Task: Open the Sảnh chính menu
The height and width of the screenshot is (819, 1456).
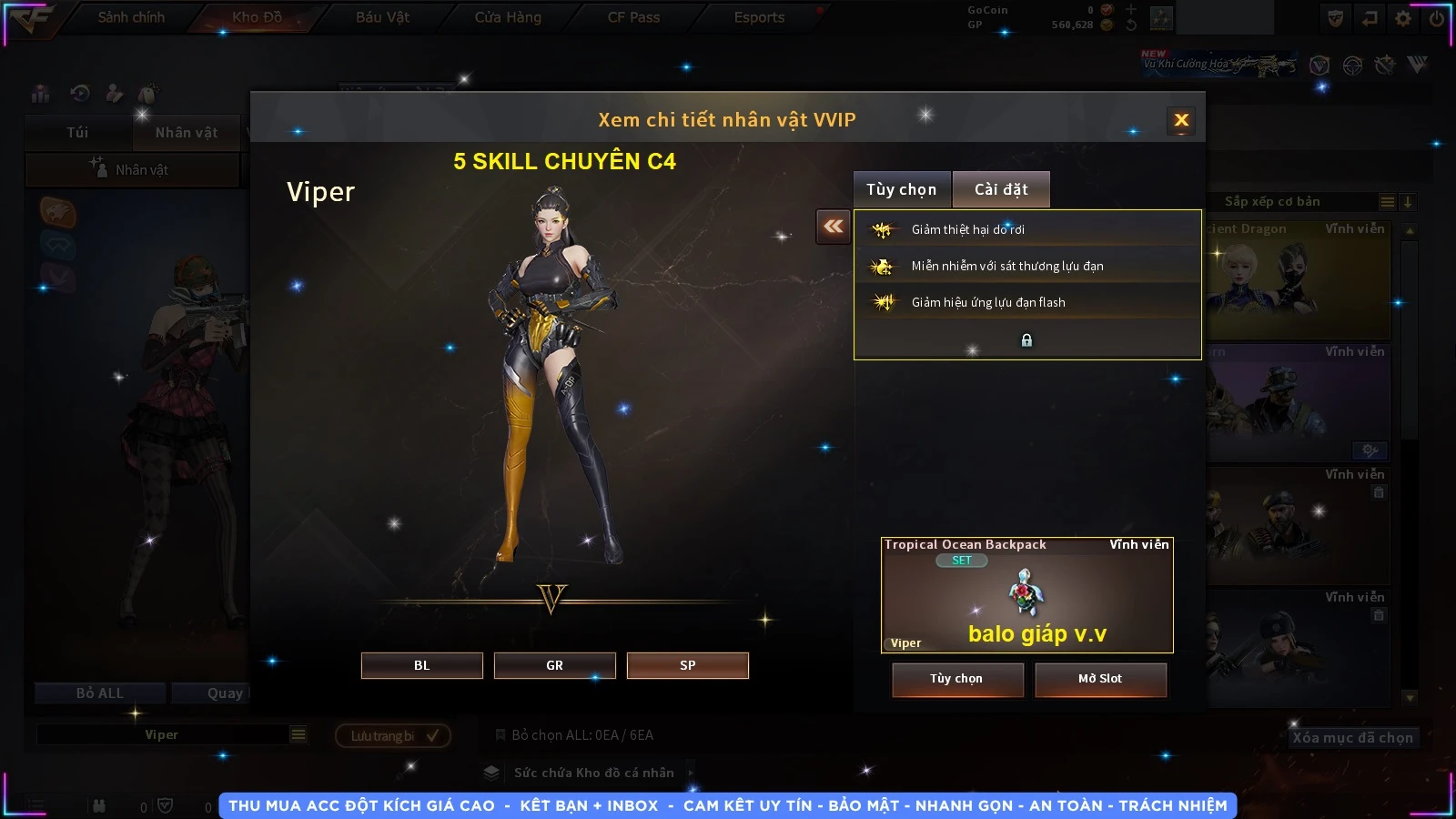Action: pyautogui.click(x=131, y=17)
